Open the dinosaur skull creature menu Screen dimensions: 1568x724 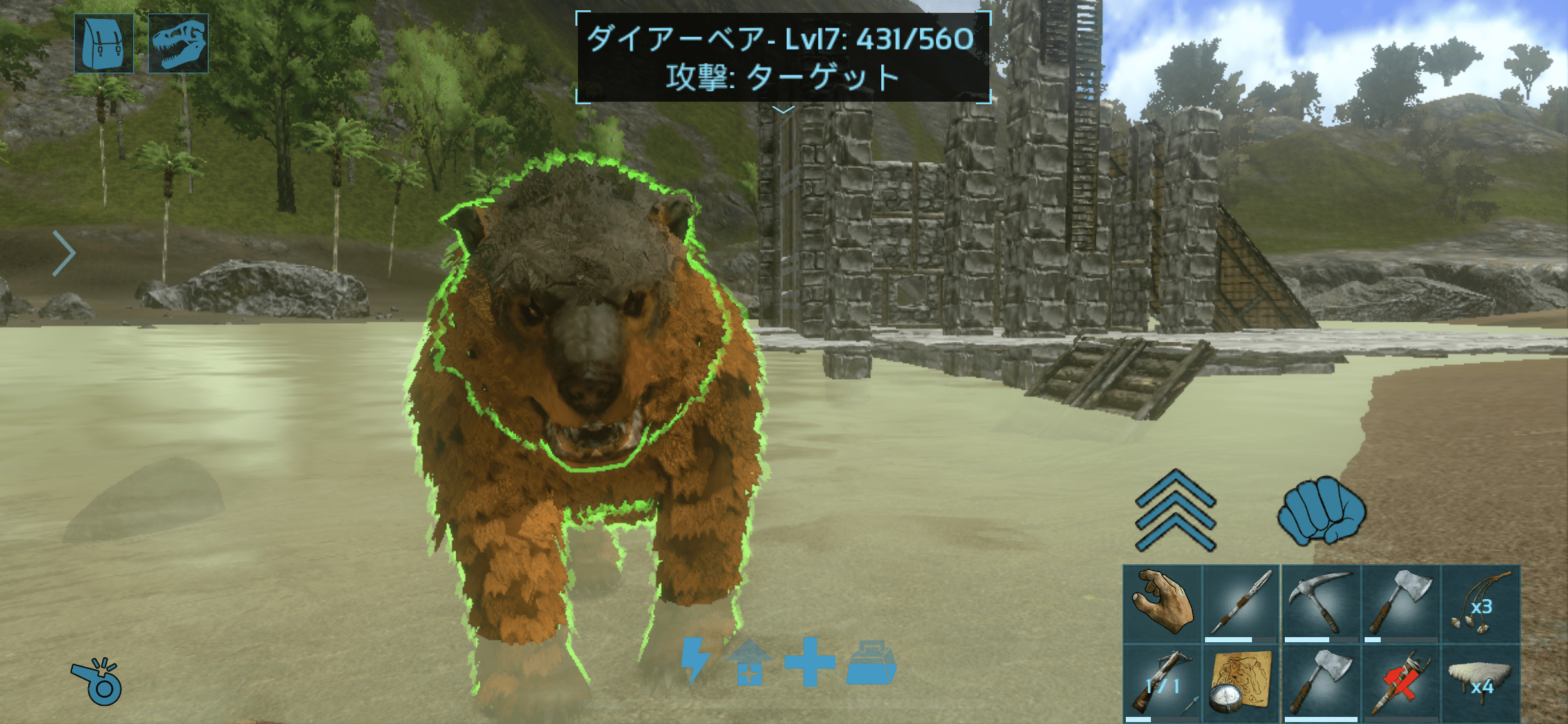[178, 44]
